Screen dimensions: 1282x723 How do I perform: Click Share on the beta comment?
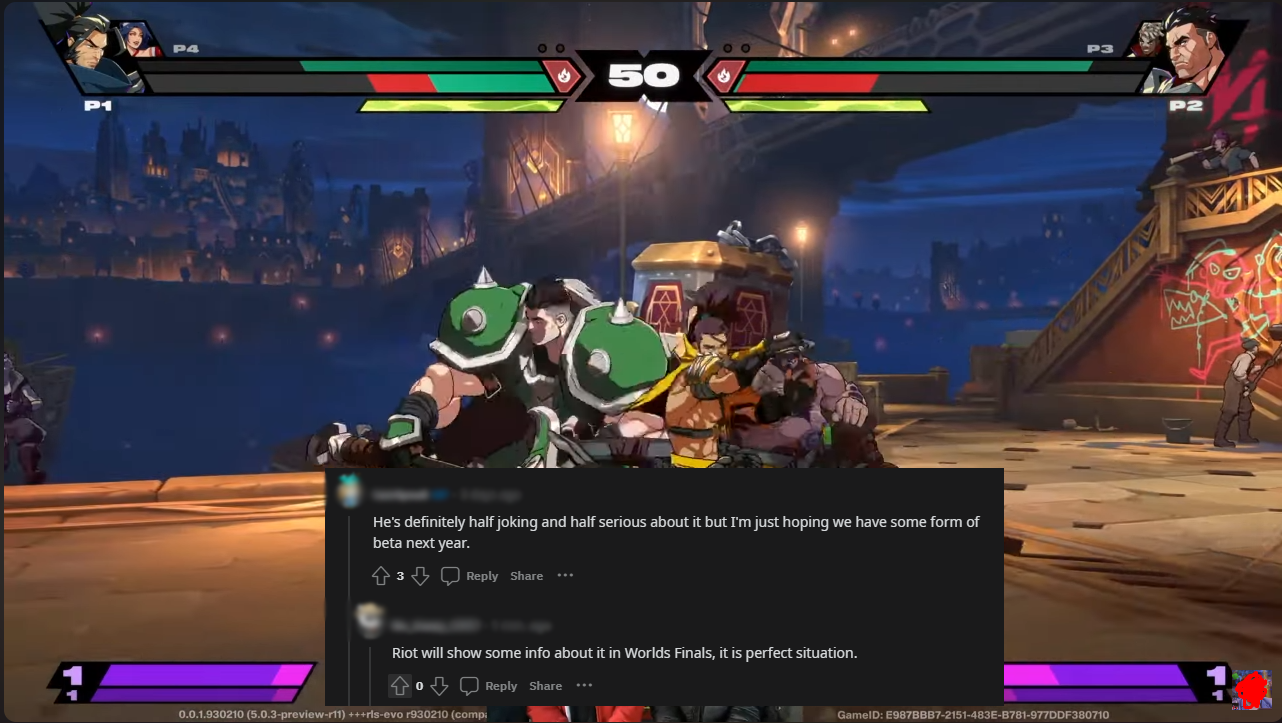pos(526,575)
